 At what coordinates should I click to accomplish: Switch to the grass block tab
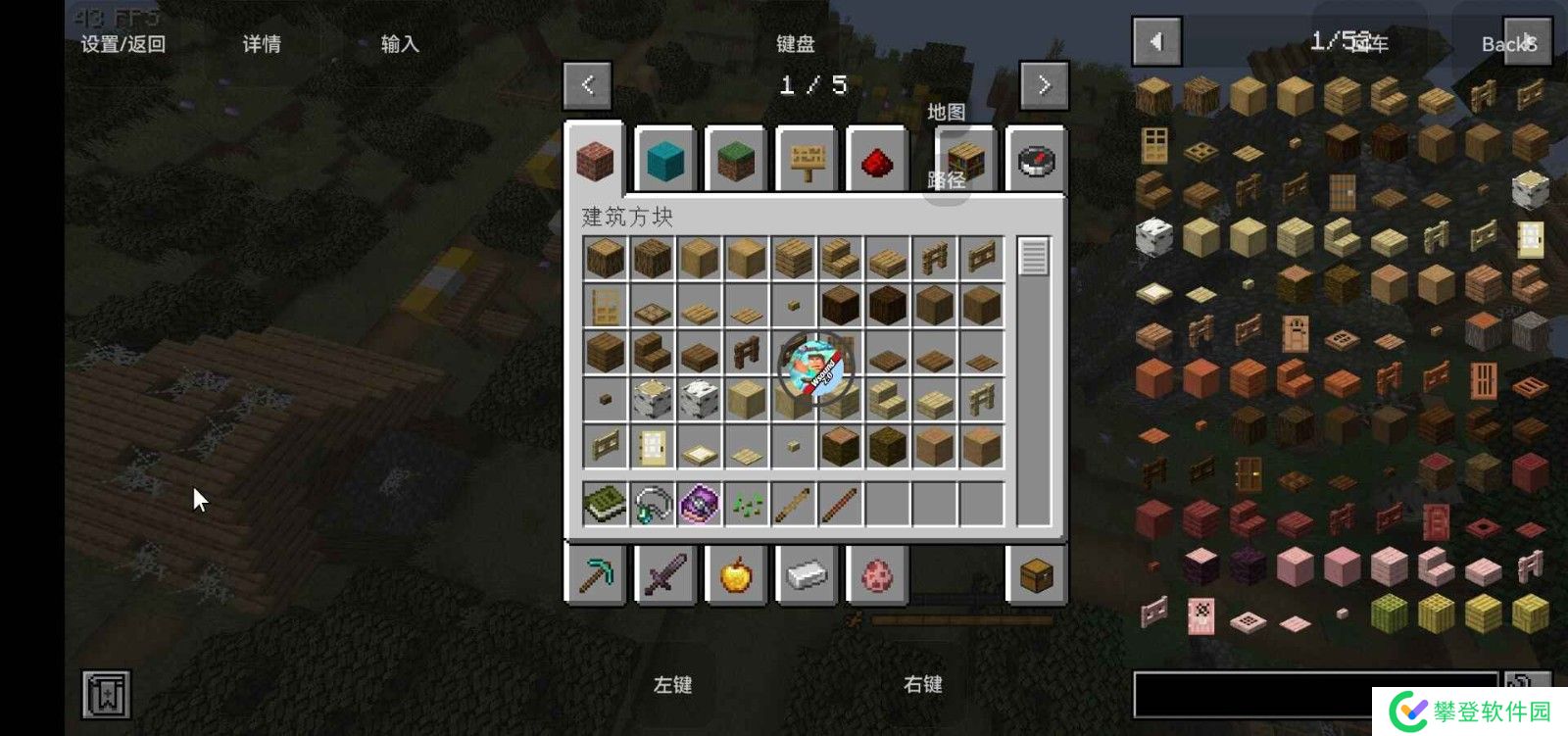click(x=736, y=161)
